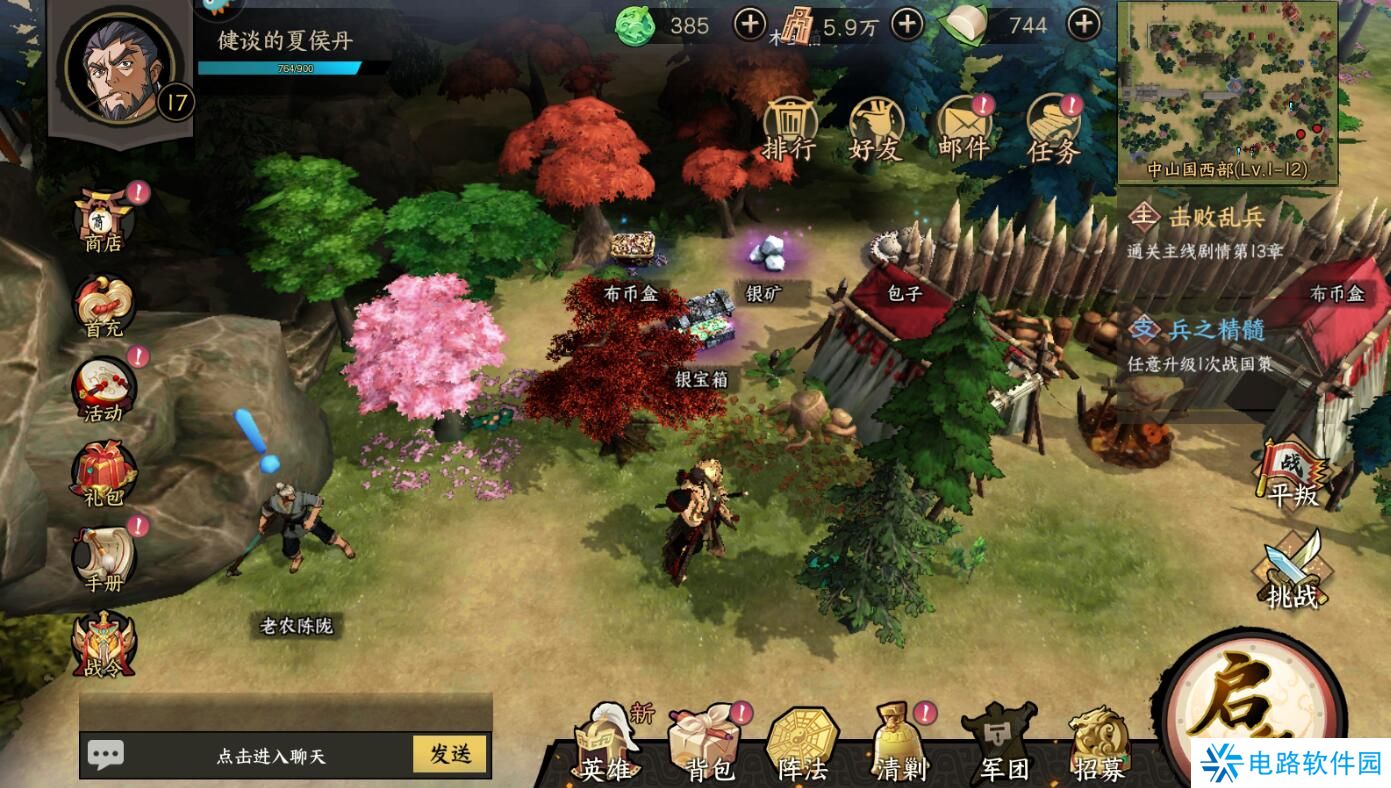Open the 好友 friends list
The width and height of the screenshot is (1391, 788).
pyautogui.click(x=876, y=130)
